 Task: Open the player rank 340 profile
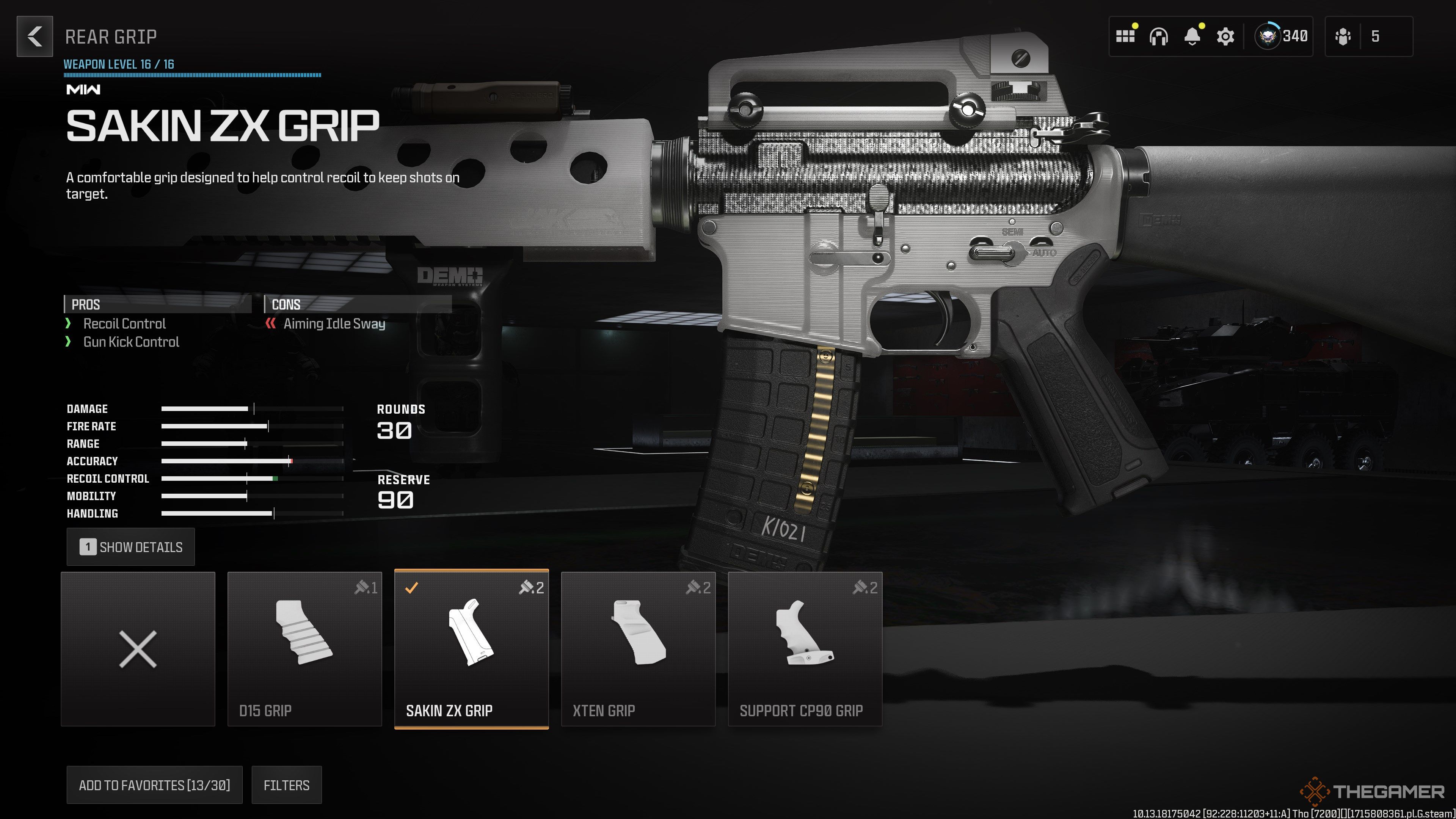click(x=1281, y=37)
